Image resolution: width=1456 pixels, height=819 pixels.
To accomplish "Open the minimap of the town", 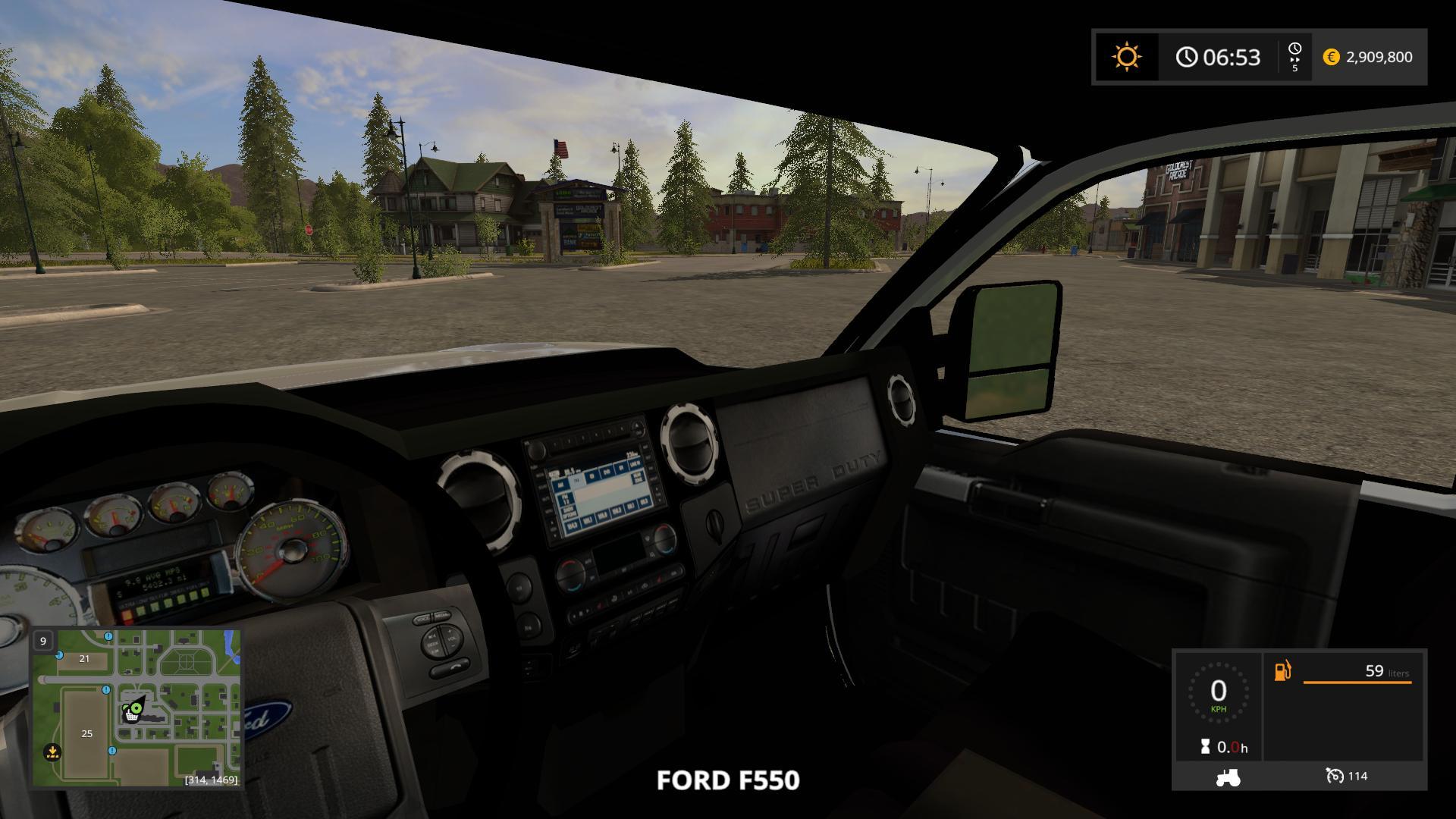I will tap(136, 708).
